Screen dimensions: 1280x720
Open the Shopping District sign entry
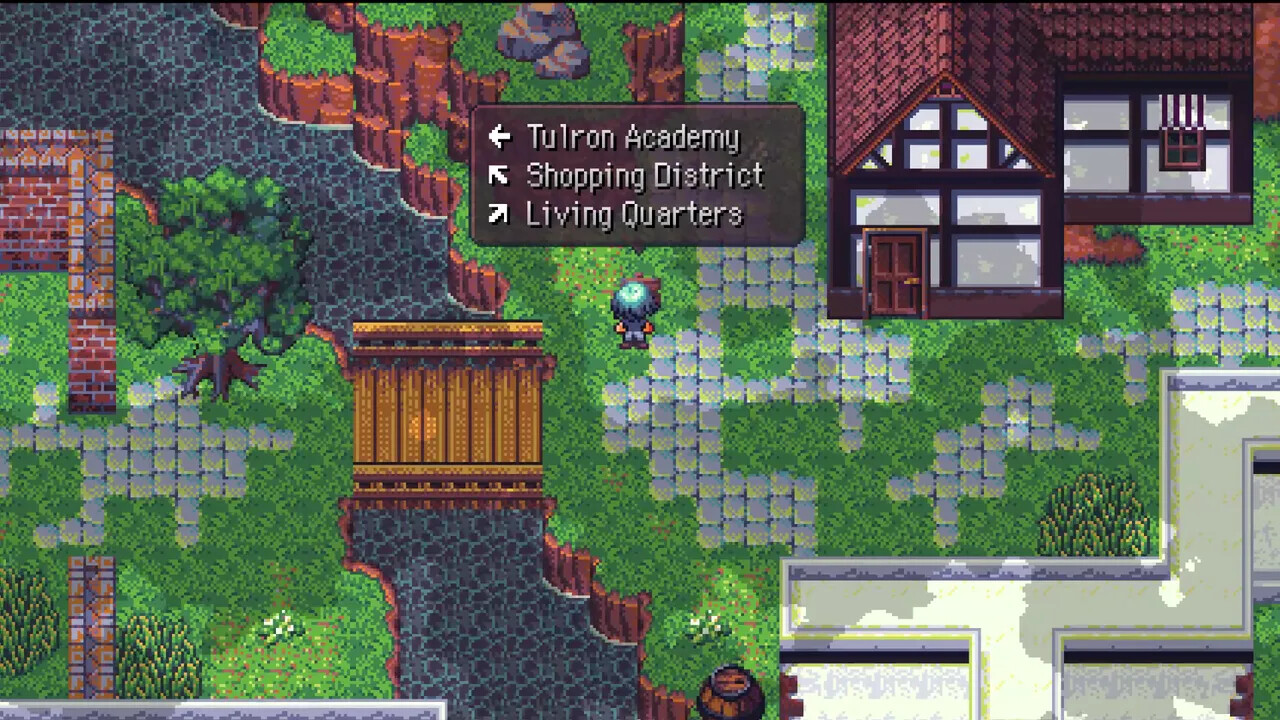pos(645,176)
